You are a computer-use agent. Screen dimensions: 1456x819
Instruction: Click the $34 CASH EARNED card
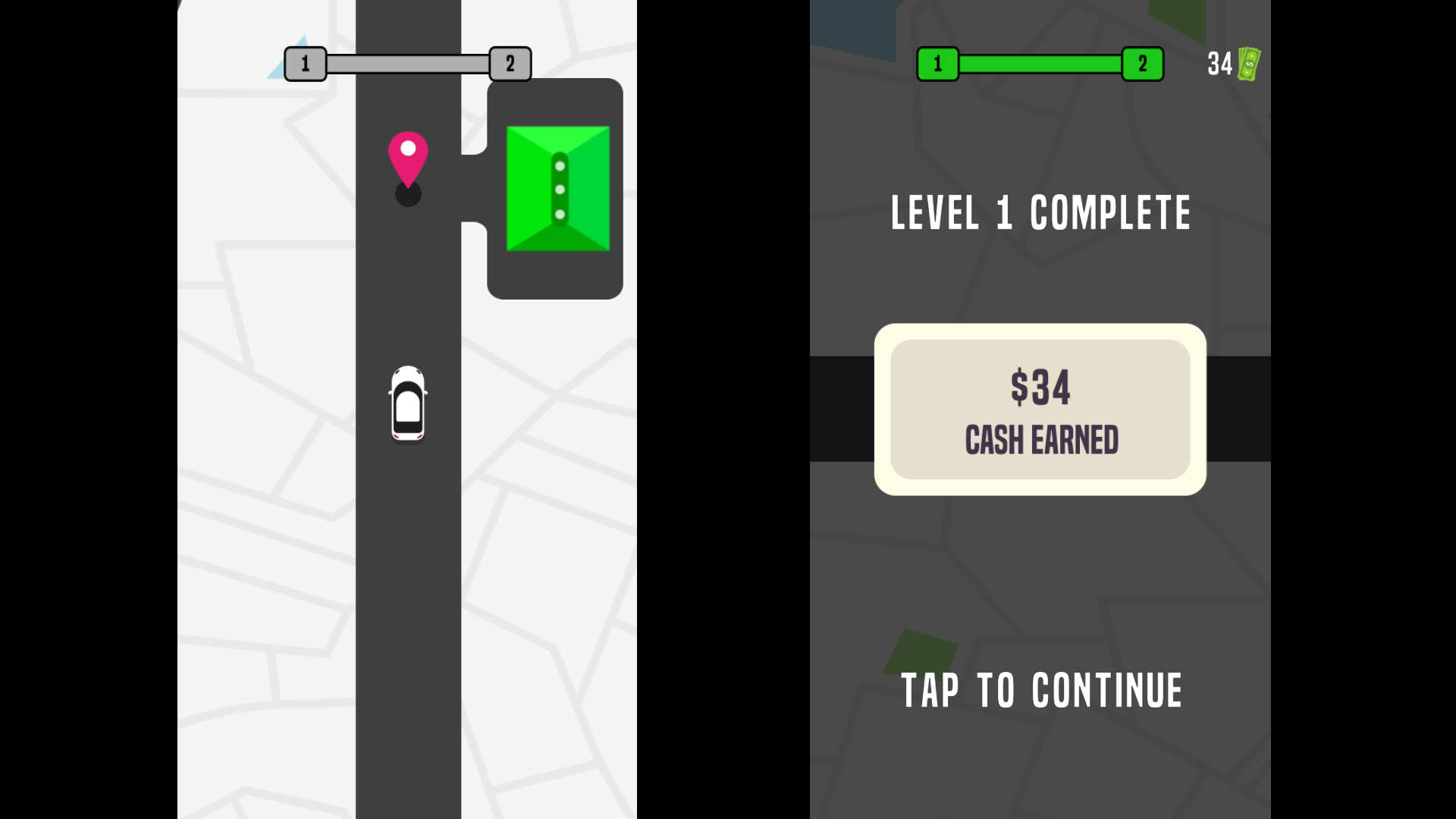click(1040, 409)
